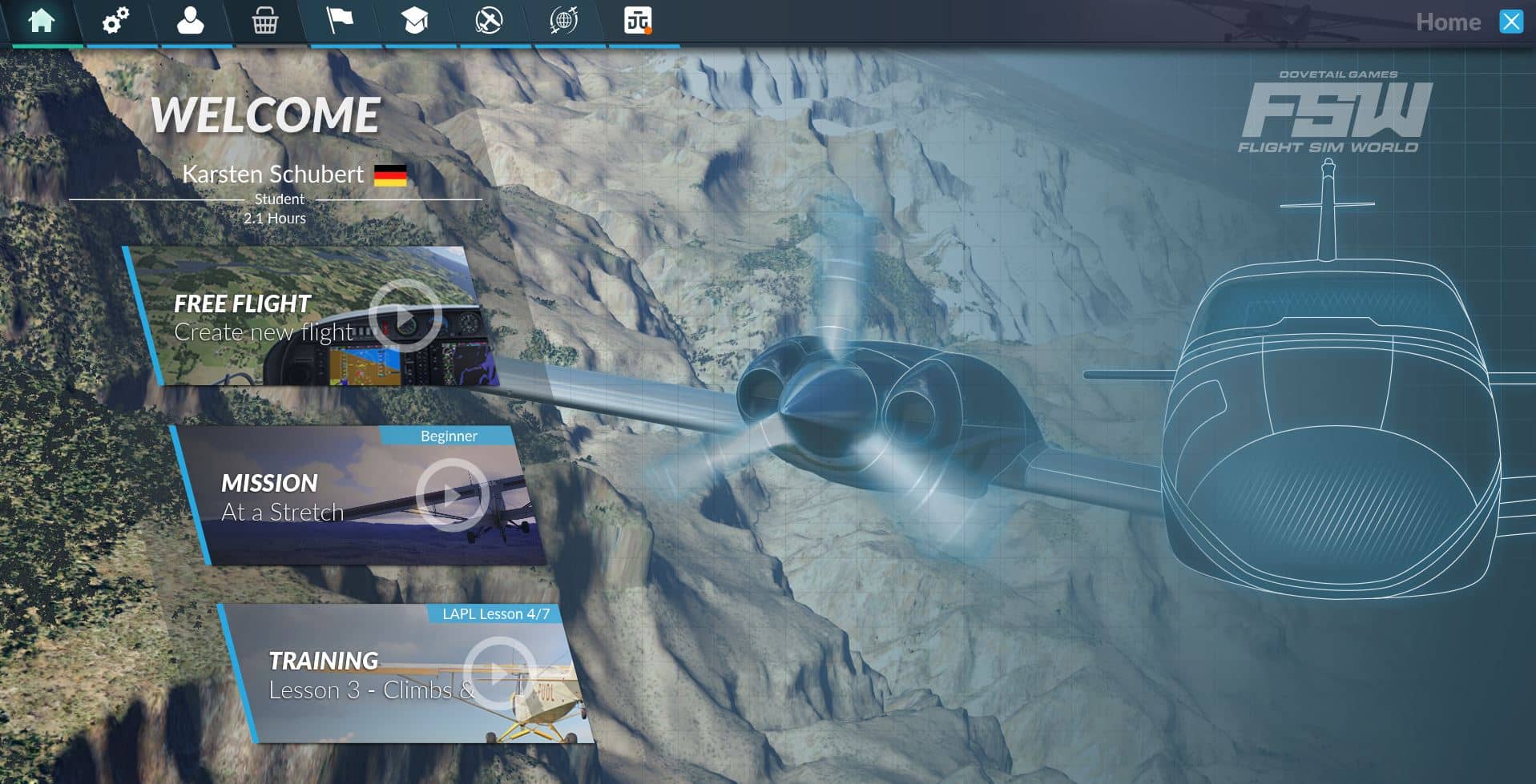Close the Home screen with X
The height and width of the screenshot is (784, 1536).
click(1511, 22)
